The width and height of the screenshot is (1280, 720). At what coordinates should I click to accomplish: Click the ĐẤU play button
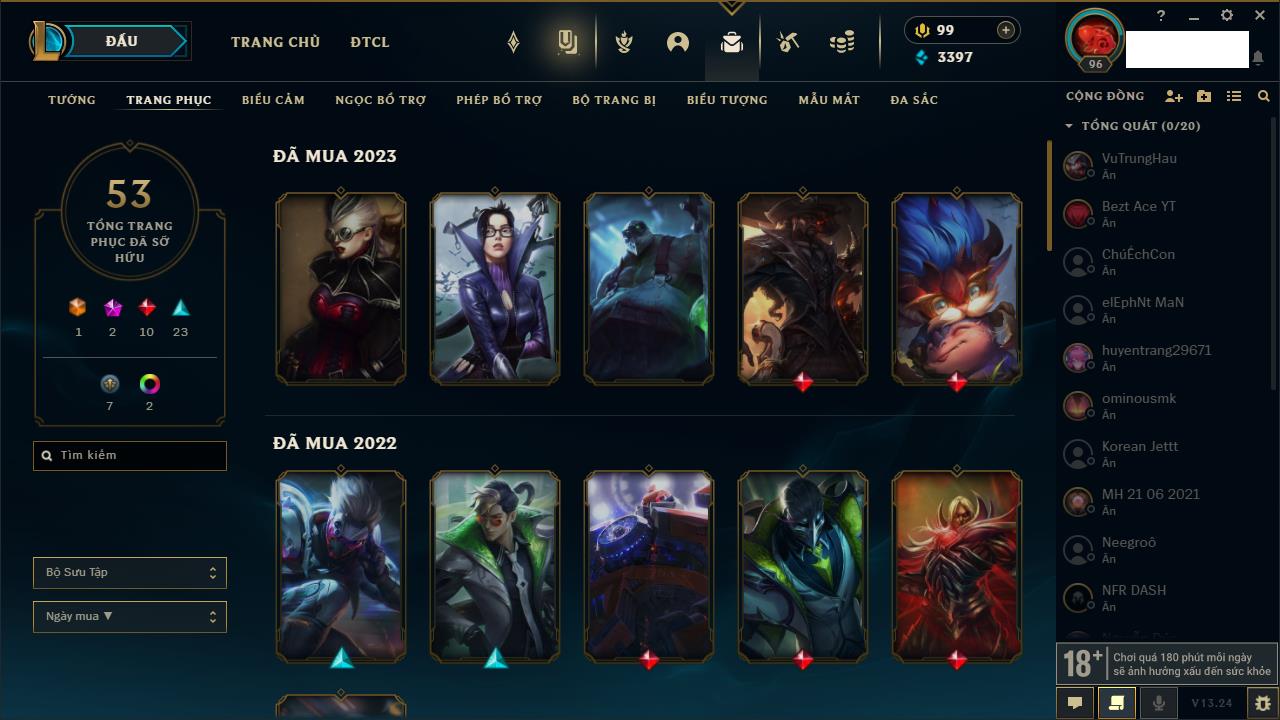point(122,41)
